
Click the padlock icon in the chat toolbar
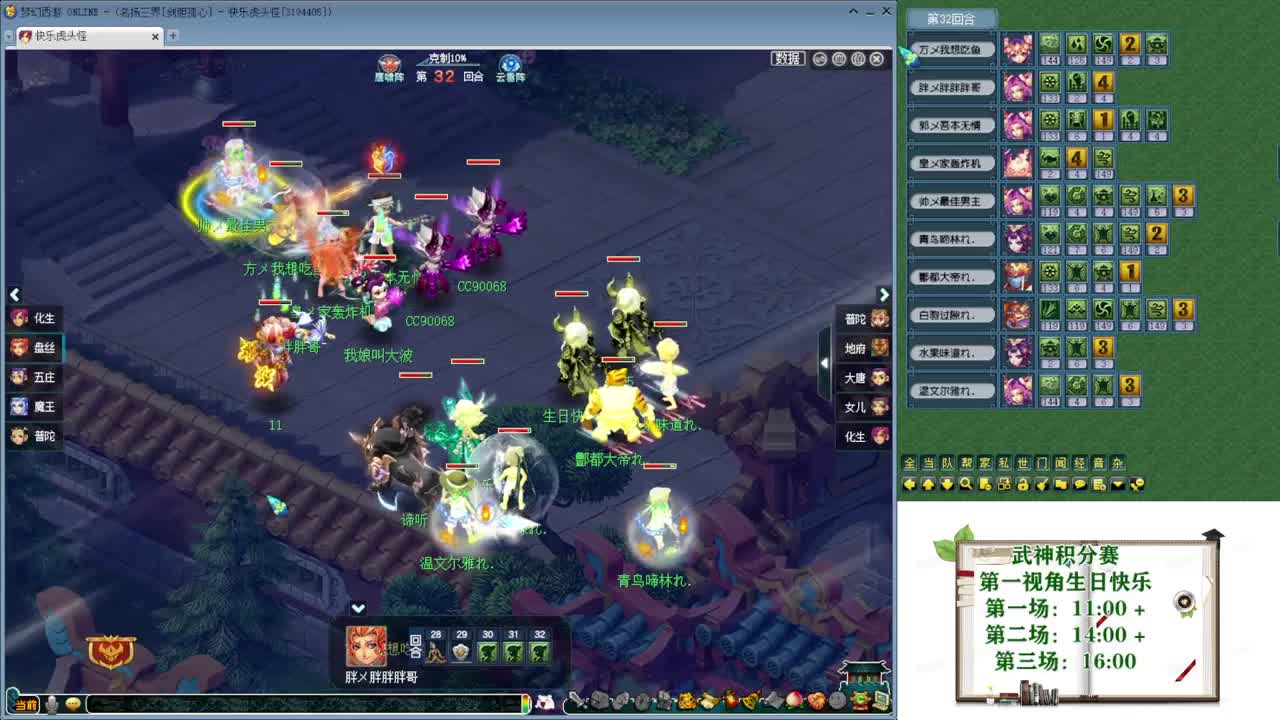(1023, 484)
